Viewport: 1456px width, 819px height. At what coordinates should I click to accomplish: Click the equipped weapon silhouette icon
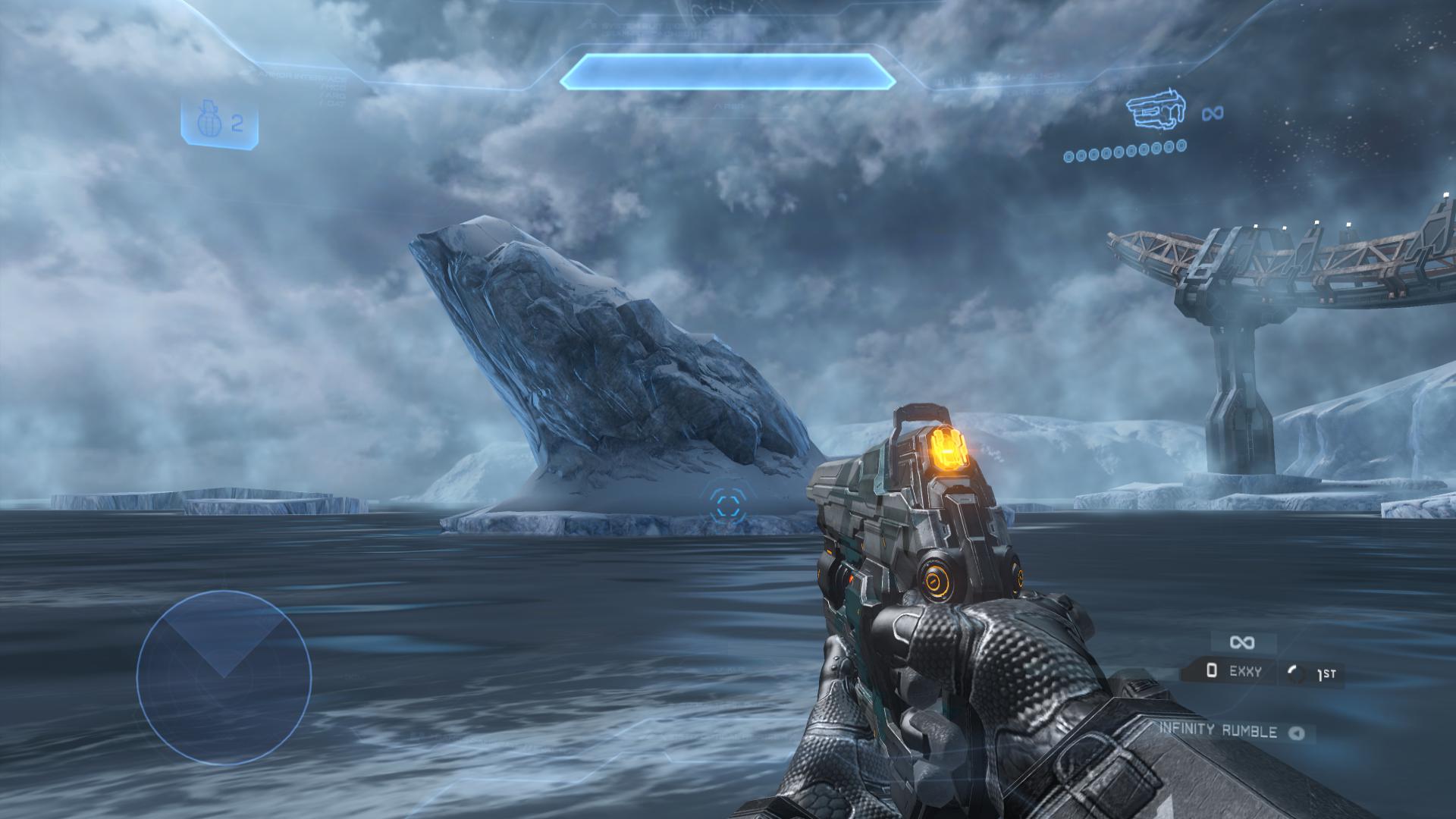(x=1156, y=113)
